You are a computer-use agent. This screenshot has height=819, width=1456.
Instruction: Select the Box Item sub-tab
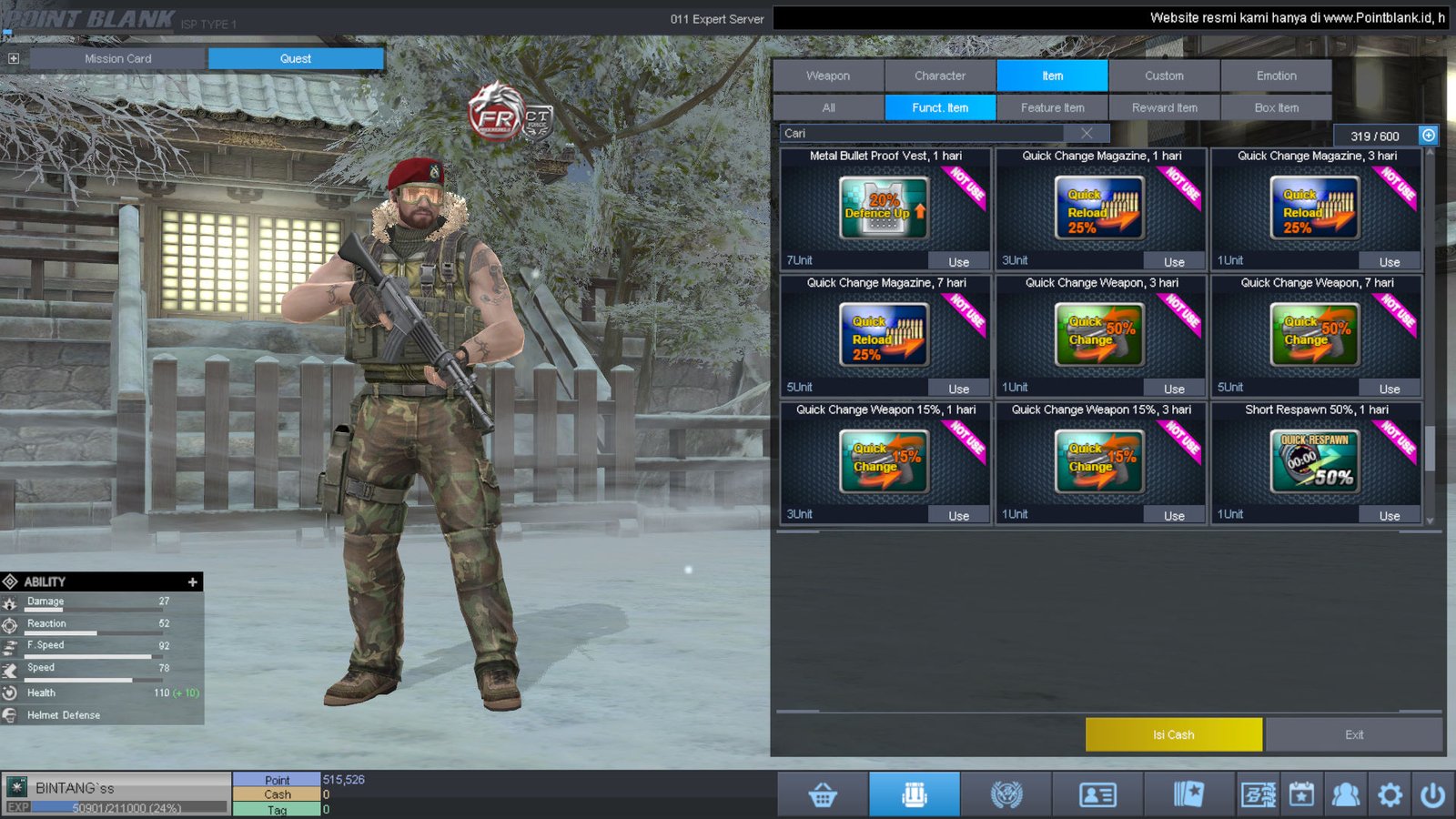pyautogui.click(x=1276, y=107)
